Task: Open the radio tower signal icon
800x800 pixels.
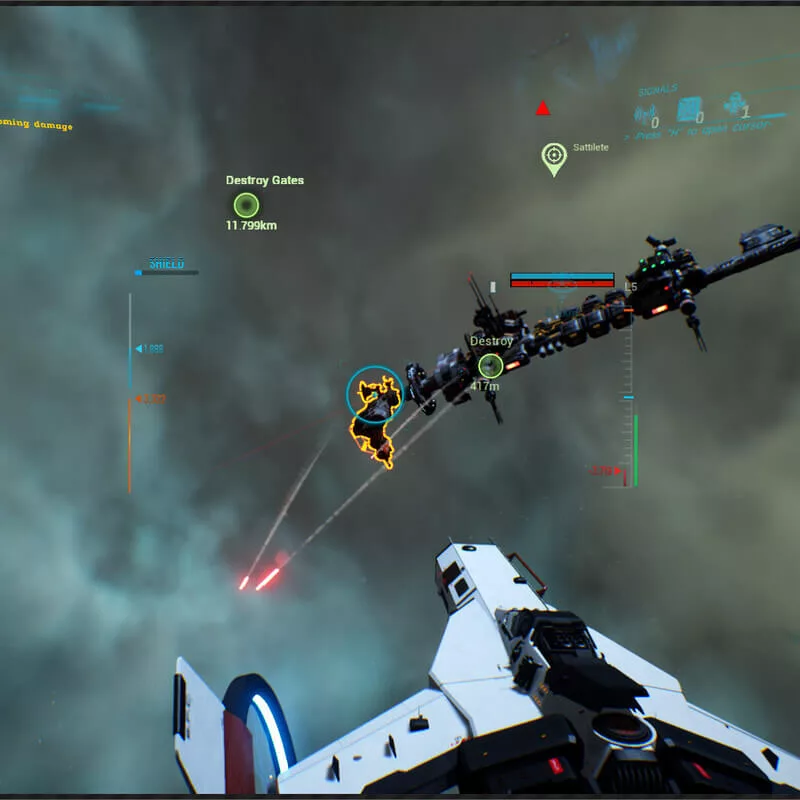Action: click(647, 114)
